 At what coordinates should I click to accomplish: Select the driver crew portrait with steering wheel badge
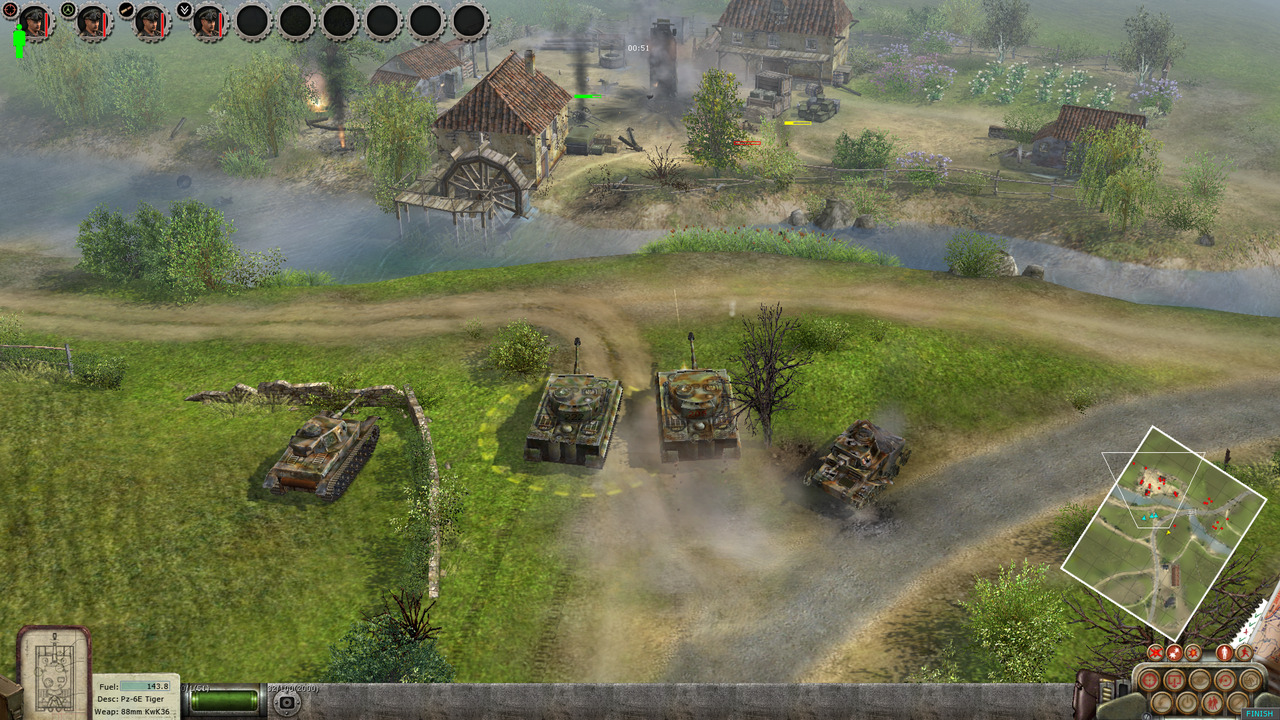coord(93,21)
